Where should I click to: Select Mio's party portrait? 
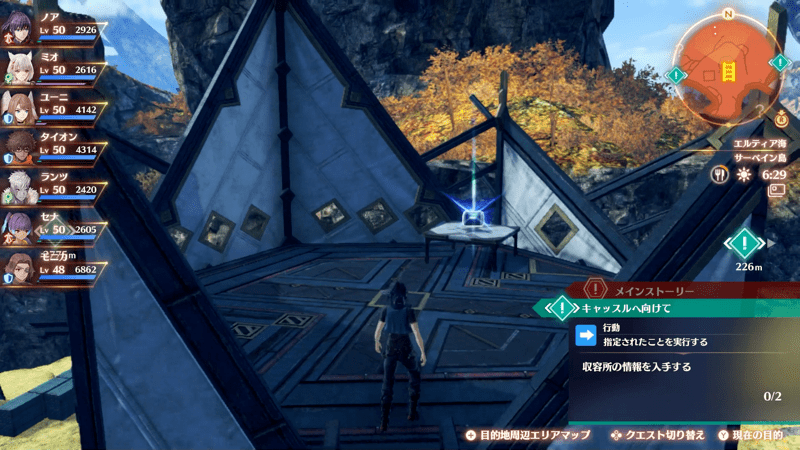(x=19, y=67)
